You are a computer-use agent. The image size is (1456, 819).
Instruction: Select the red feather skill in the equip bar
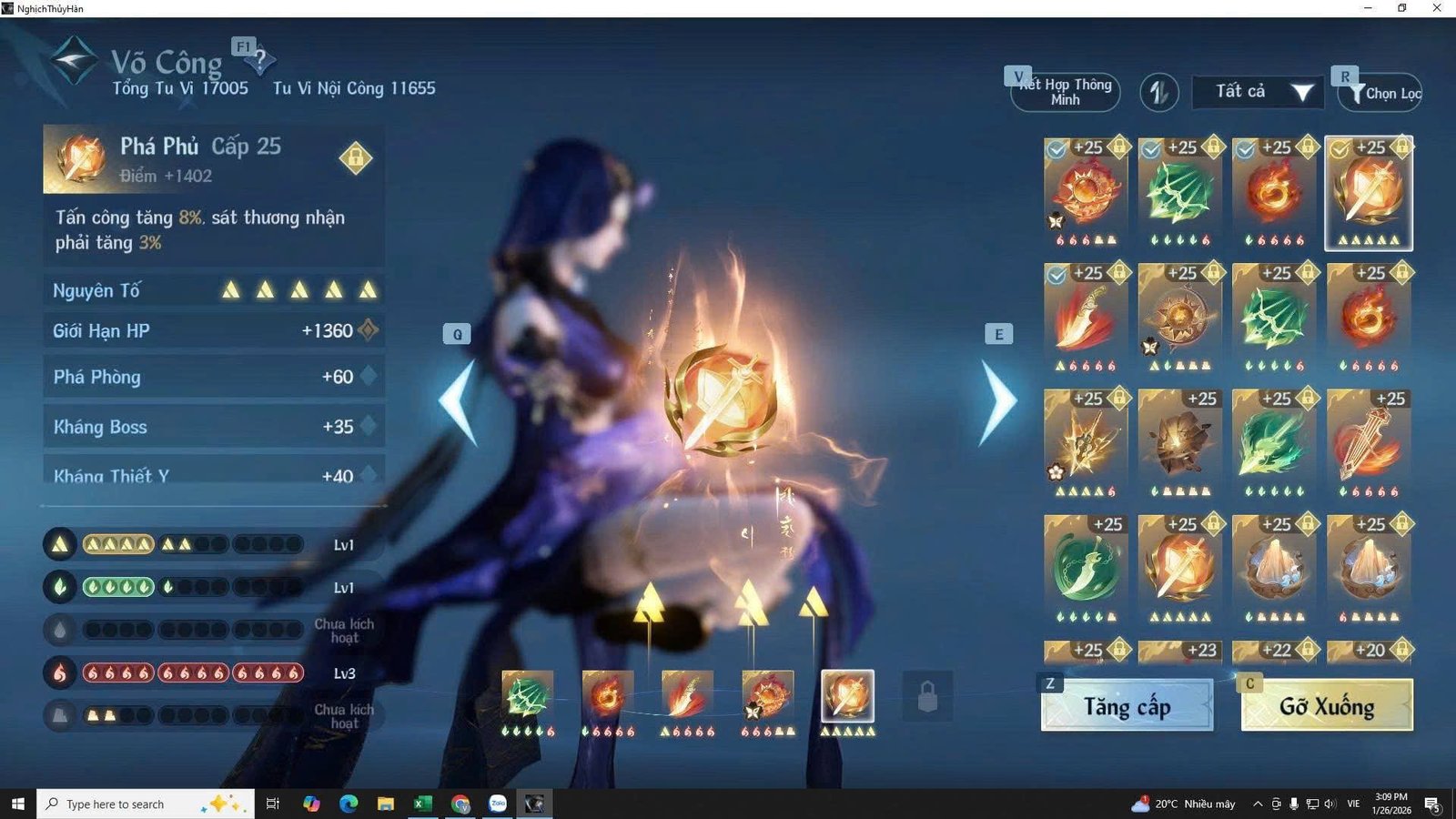coord(688,696)
